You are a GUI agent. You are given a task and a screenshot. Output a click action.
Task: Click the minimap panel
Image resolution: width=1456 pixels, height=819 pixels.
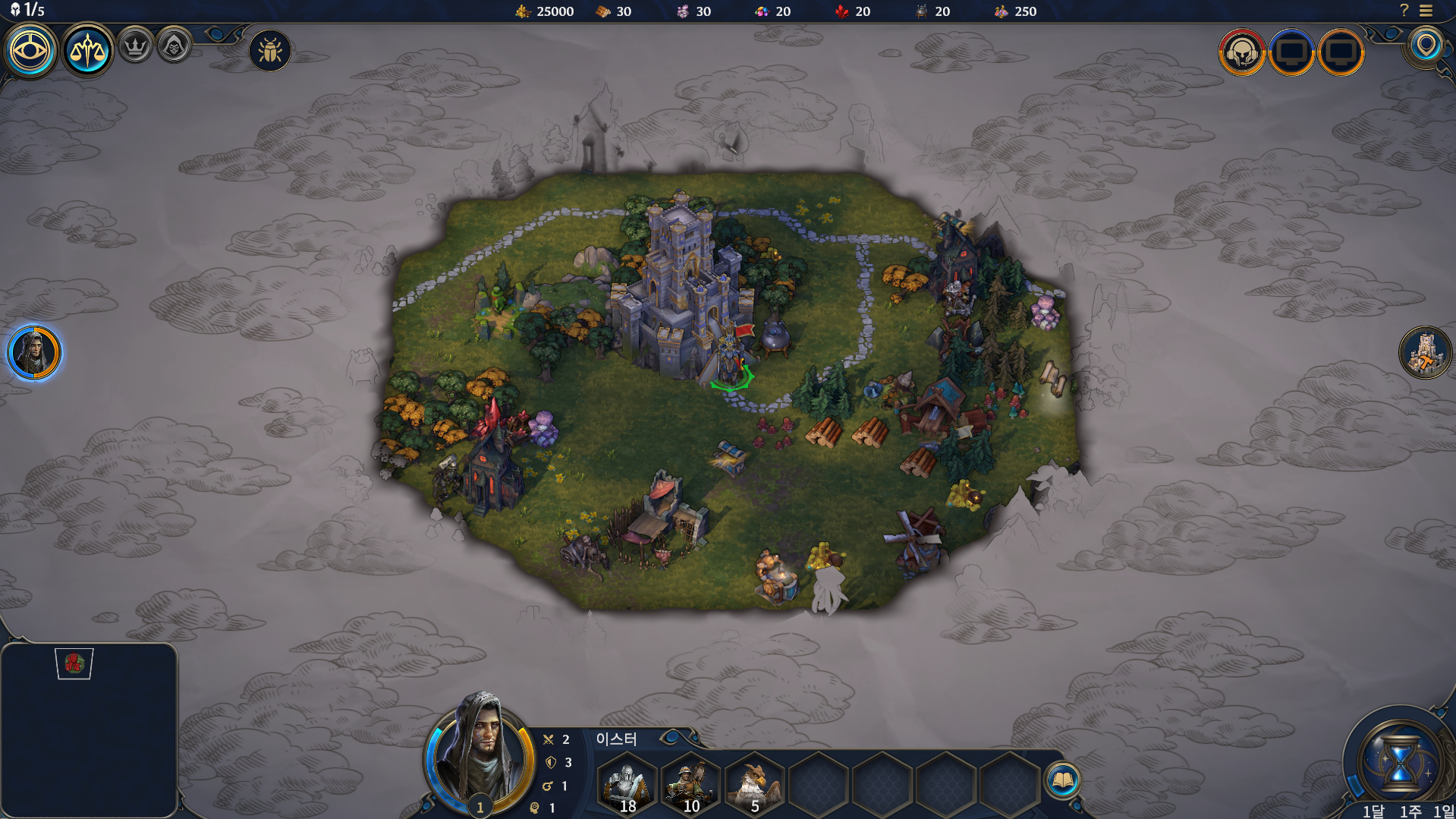point(89,730)
